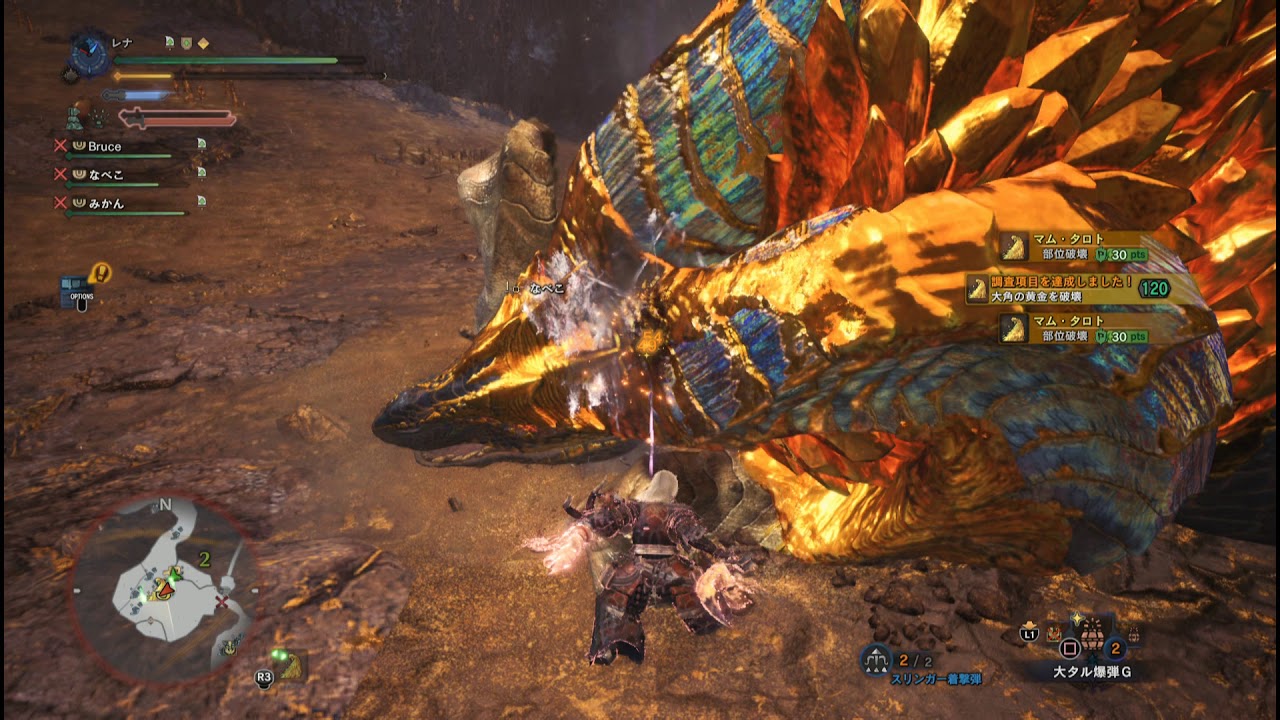
Task: Click the red sword sharpness gauge
Action: [x=177, y=119]
